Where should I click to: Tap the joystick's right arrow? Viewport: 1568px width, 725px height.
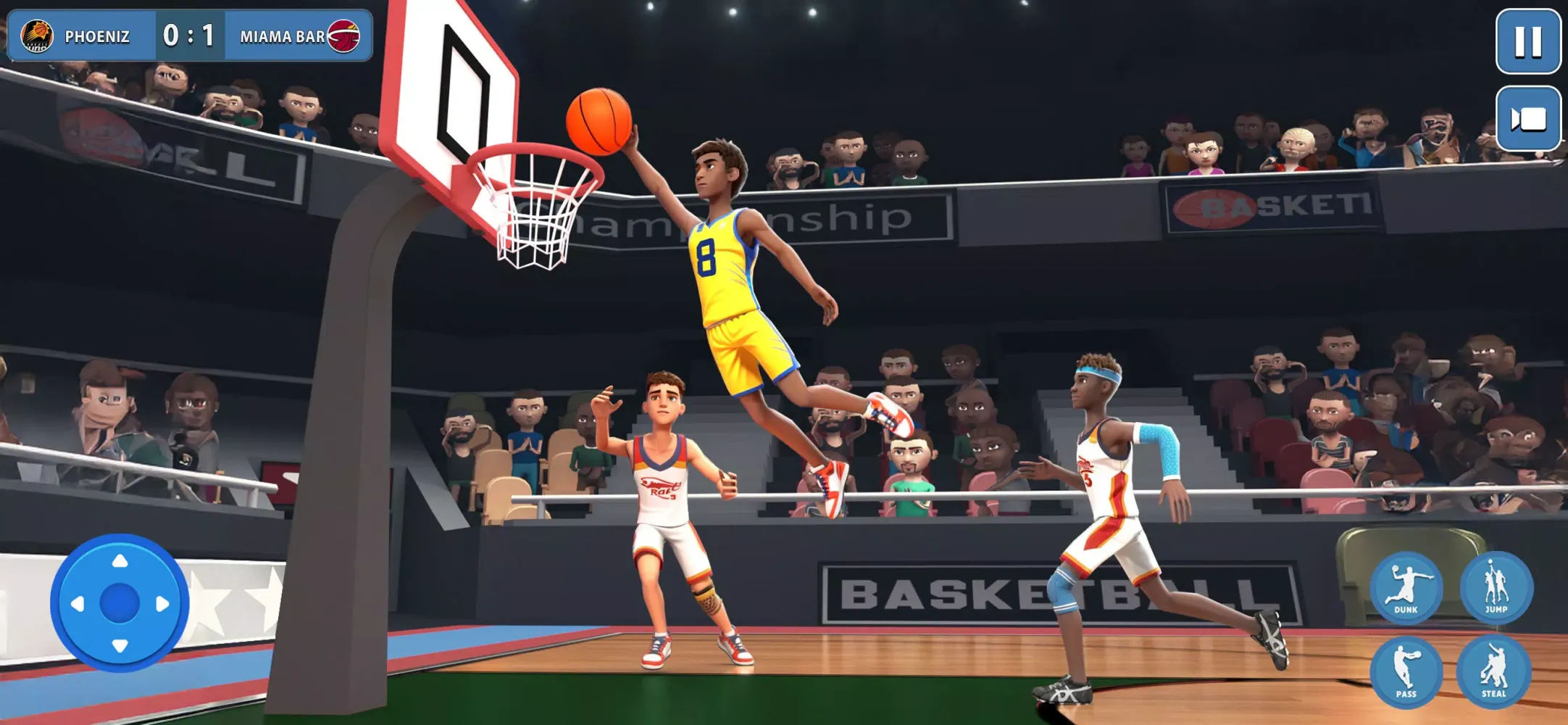coord(163,603)
